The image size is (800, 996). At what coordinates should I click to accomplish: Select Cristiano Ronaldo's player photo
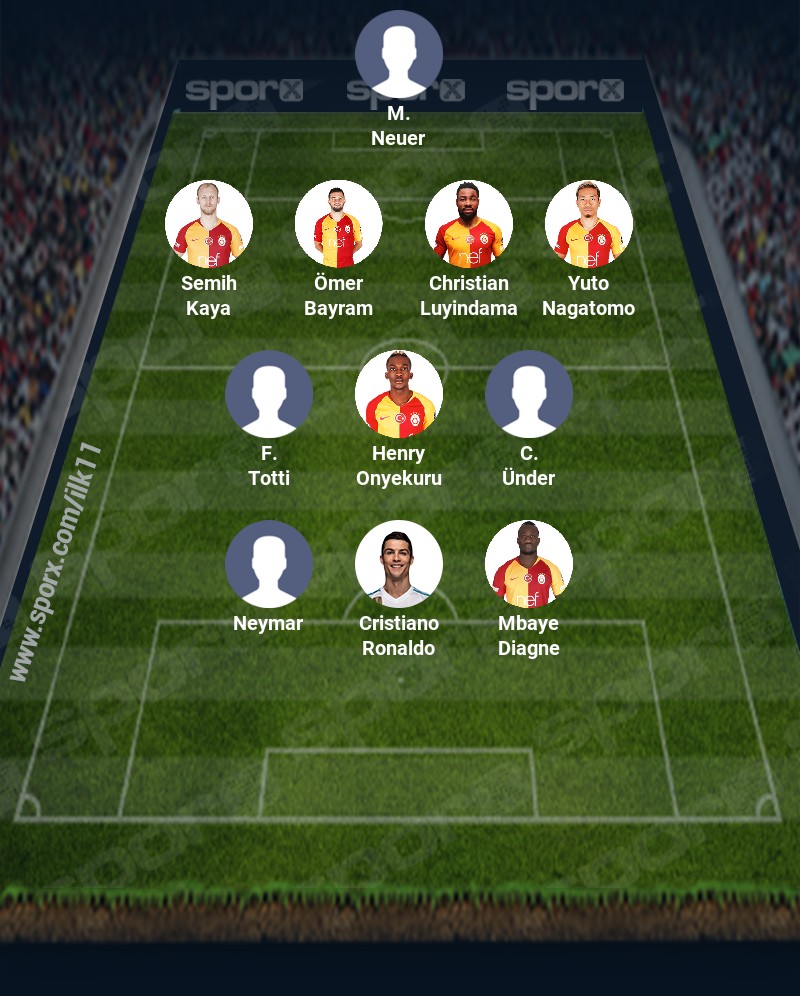(399, 564)
